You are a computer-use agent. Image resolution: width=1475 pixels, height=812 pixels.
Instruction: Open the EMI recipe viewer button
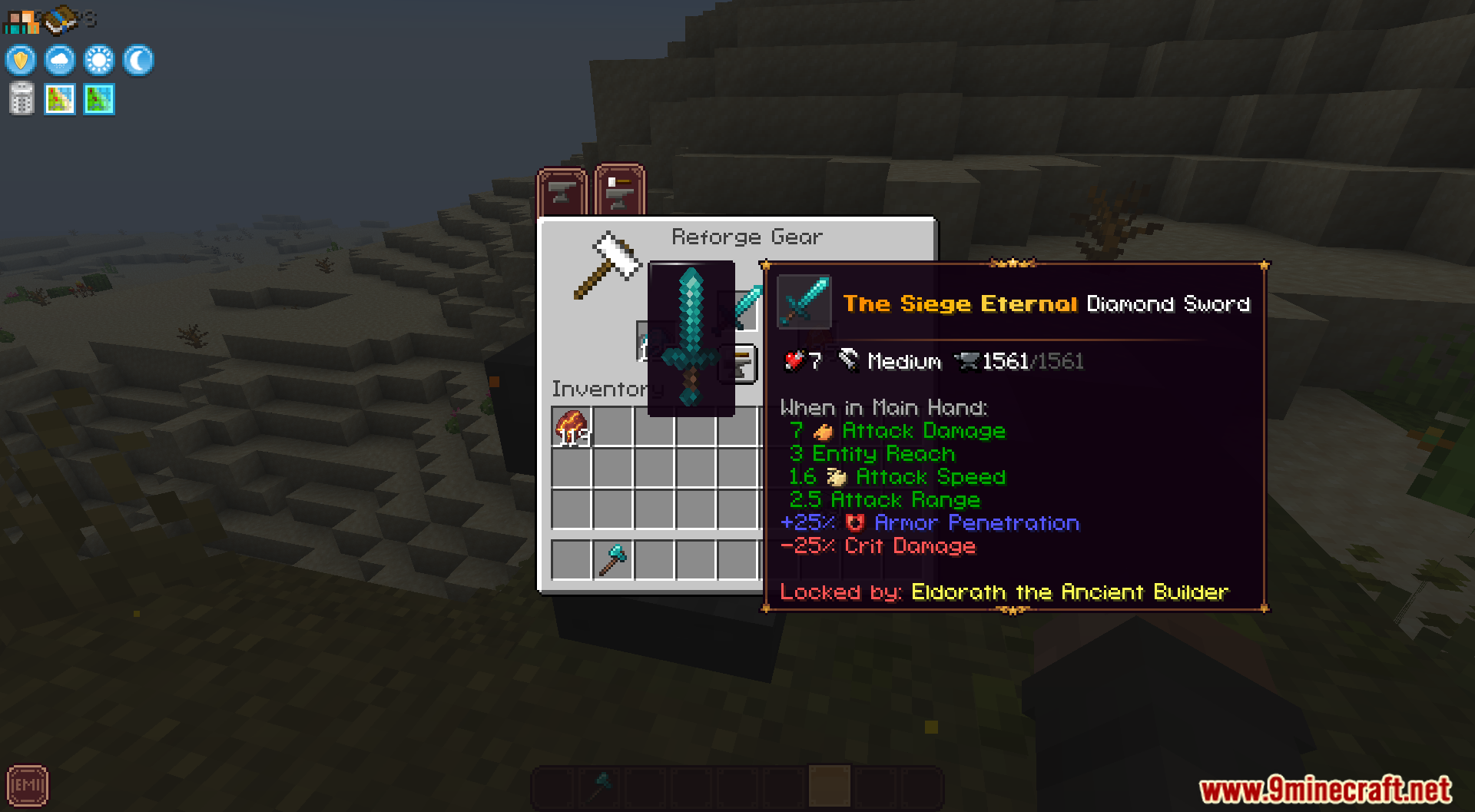(28, 785)
